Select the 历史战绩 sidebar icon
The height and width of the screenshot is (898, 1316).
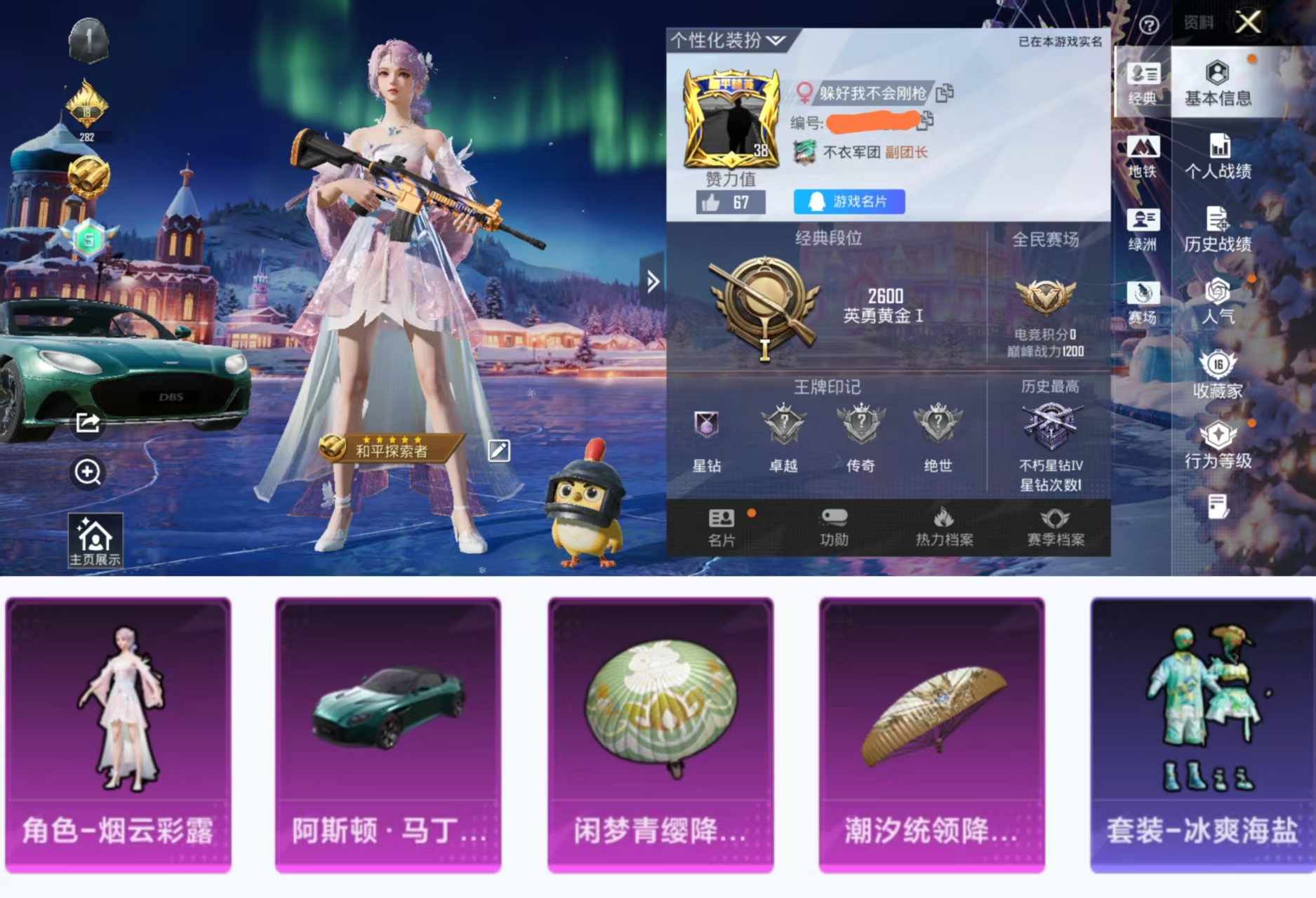[x=1219, y=230]
